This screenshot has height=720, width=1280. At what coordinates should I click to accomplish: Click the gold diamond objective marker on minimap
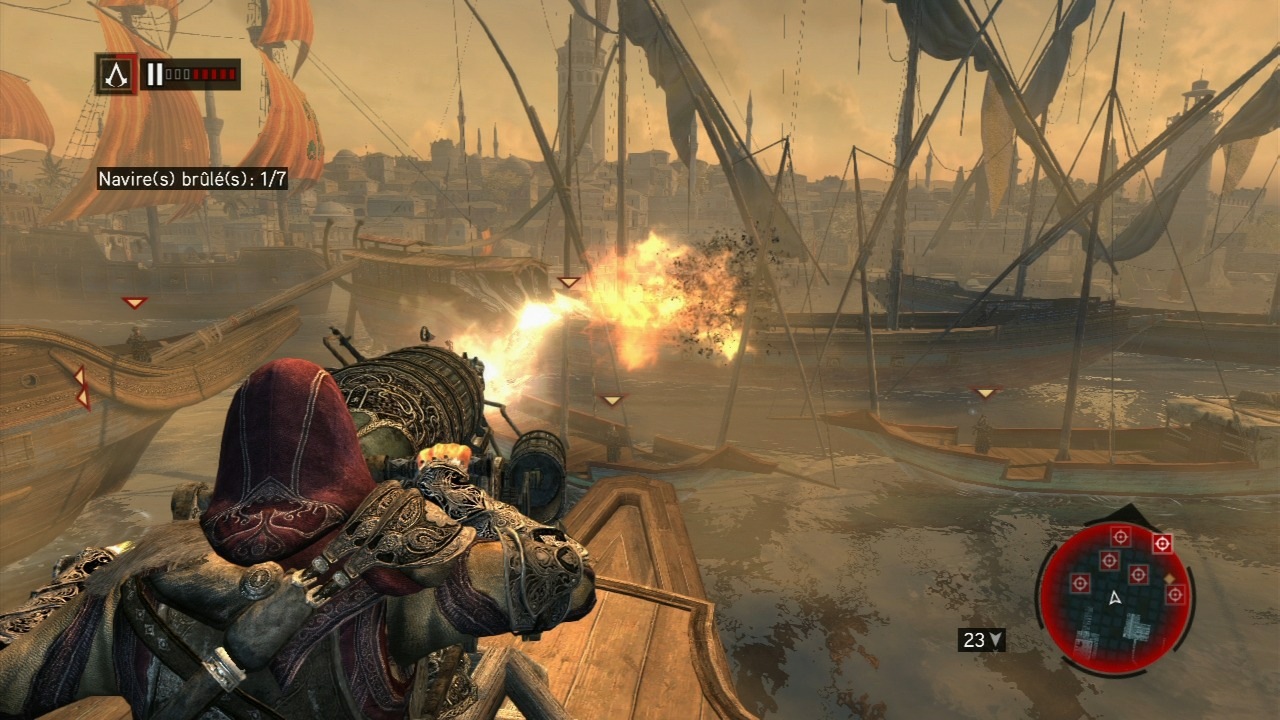[1170, 578]
